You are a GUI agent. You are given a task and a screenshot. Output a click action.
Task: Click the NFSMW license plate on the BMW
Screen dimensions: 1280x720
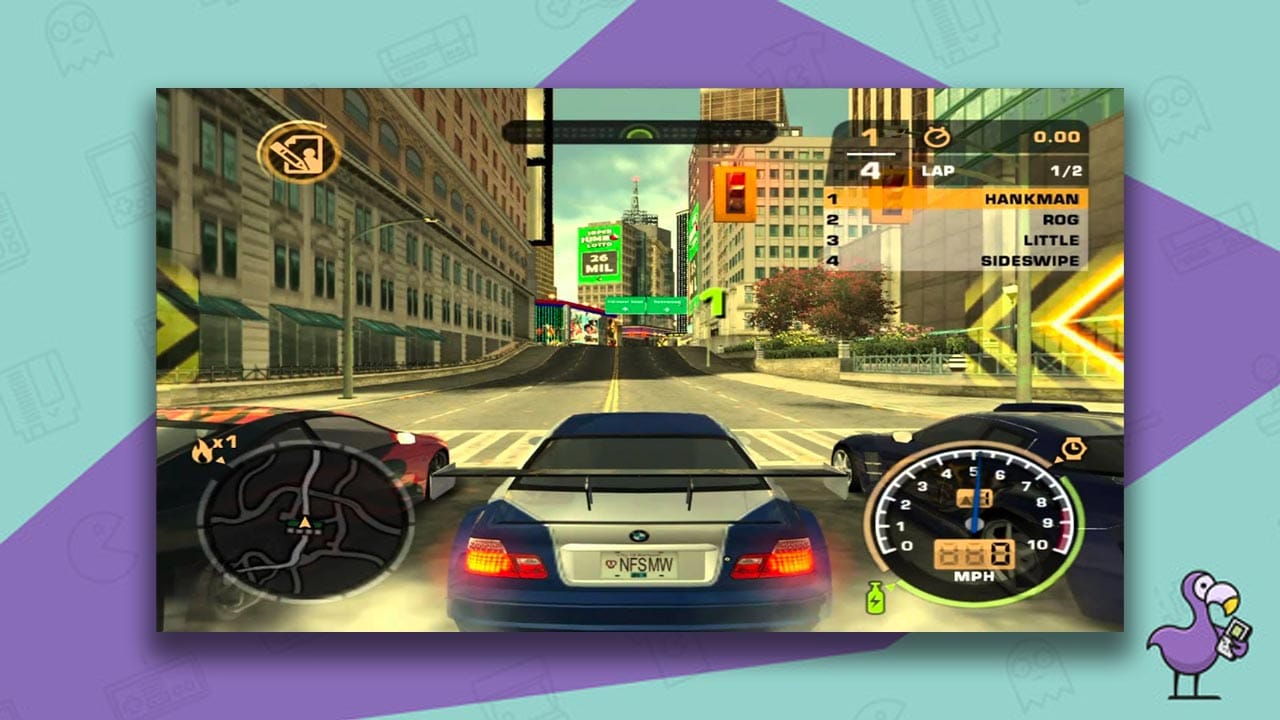[x=638, y=565]
